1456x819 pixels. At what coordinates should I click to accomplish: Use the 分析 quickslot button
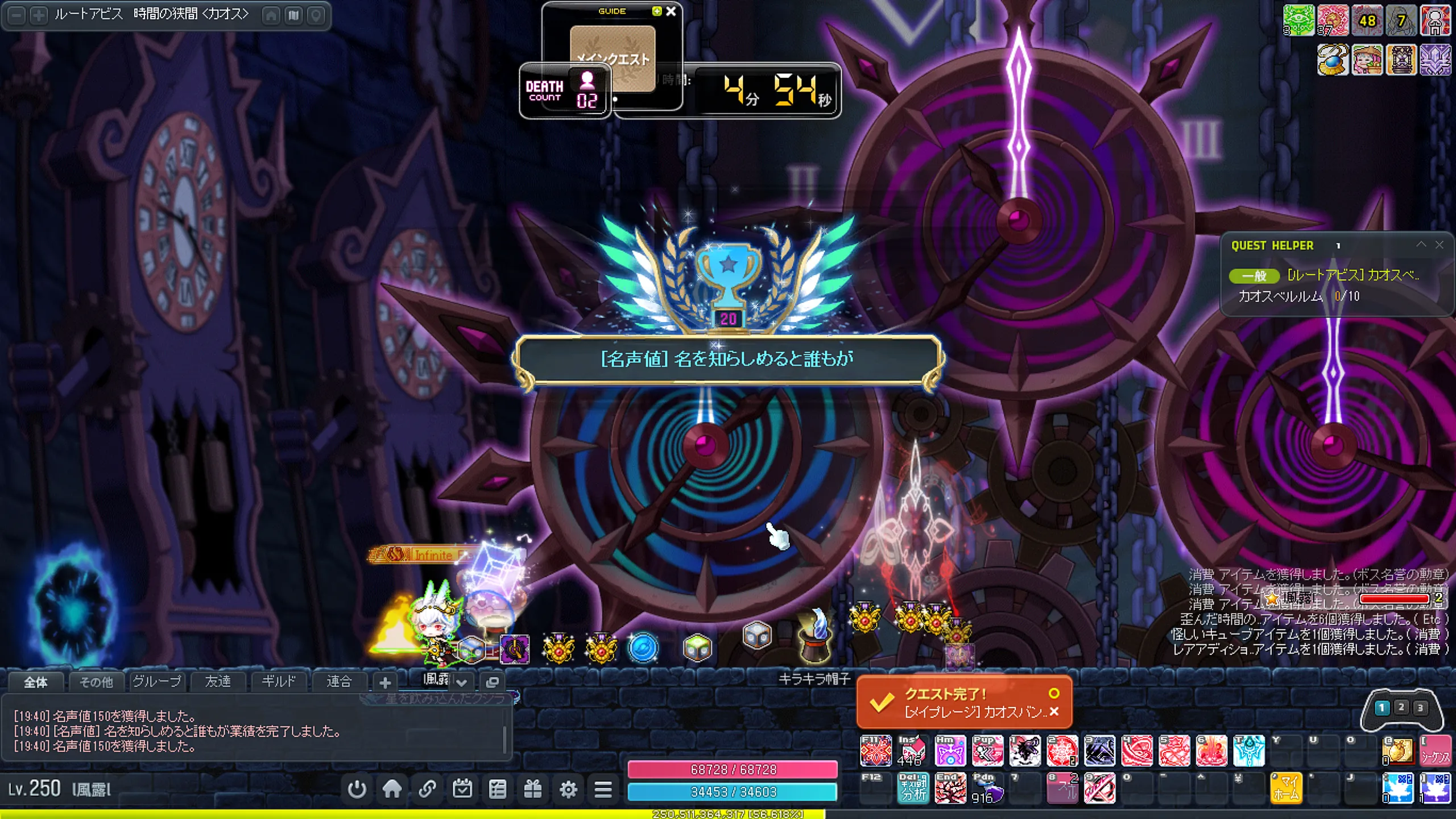pos(913,789)
